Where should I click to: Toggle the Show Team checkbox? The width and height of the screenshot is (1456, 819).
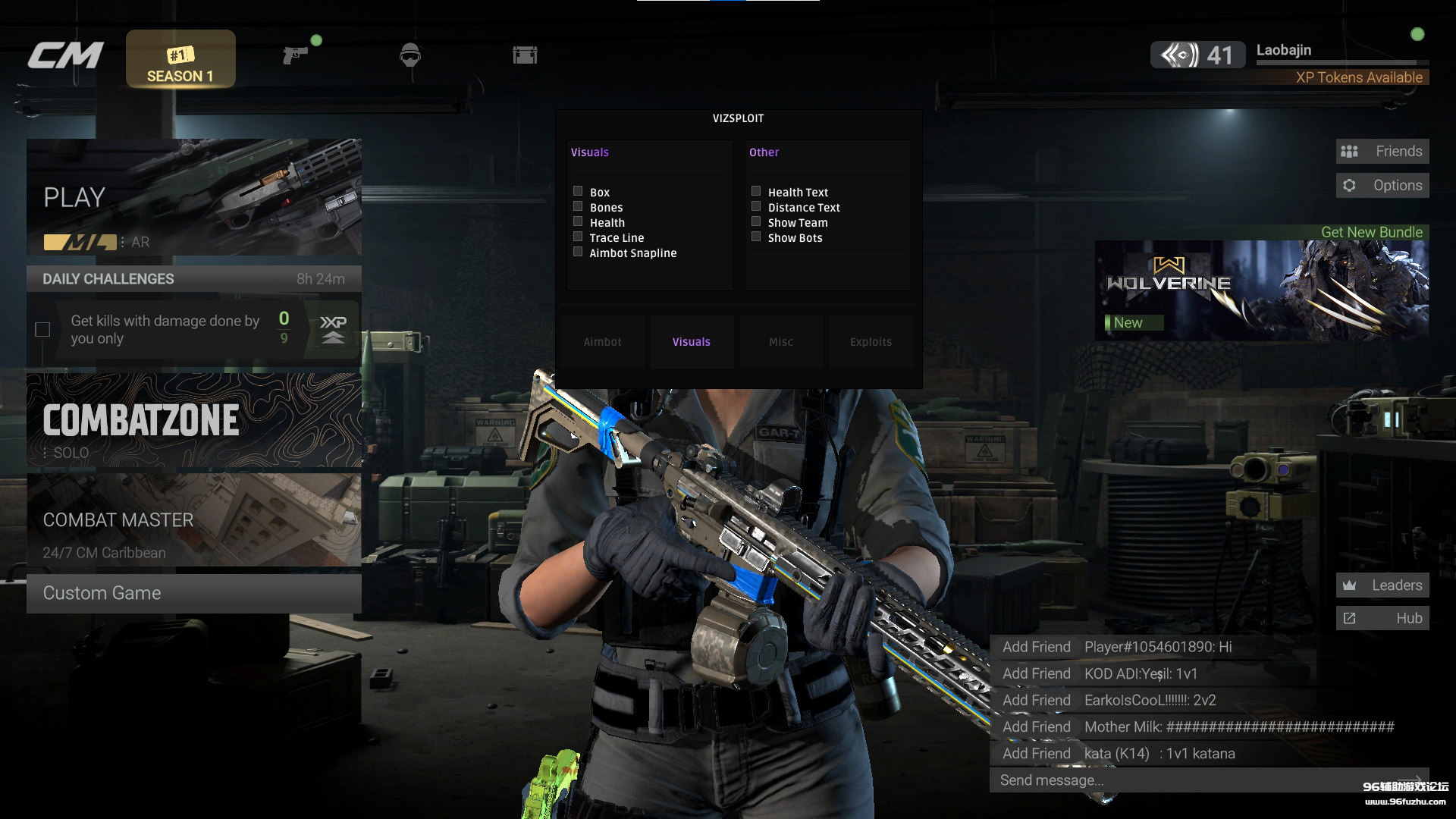756,222
